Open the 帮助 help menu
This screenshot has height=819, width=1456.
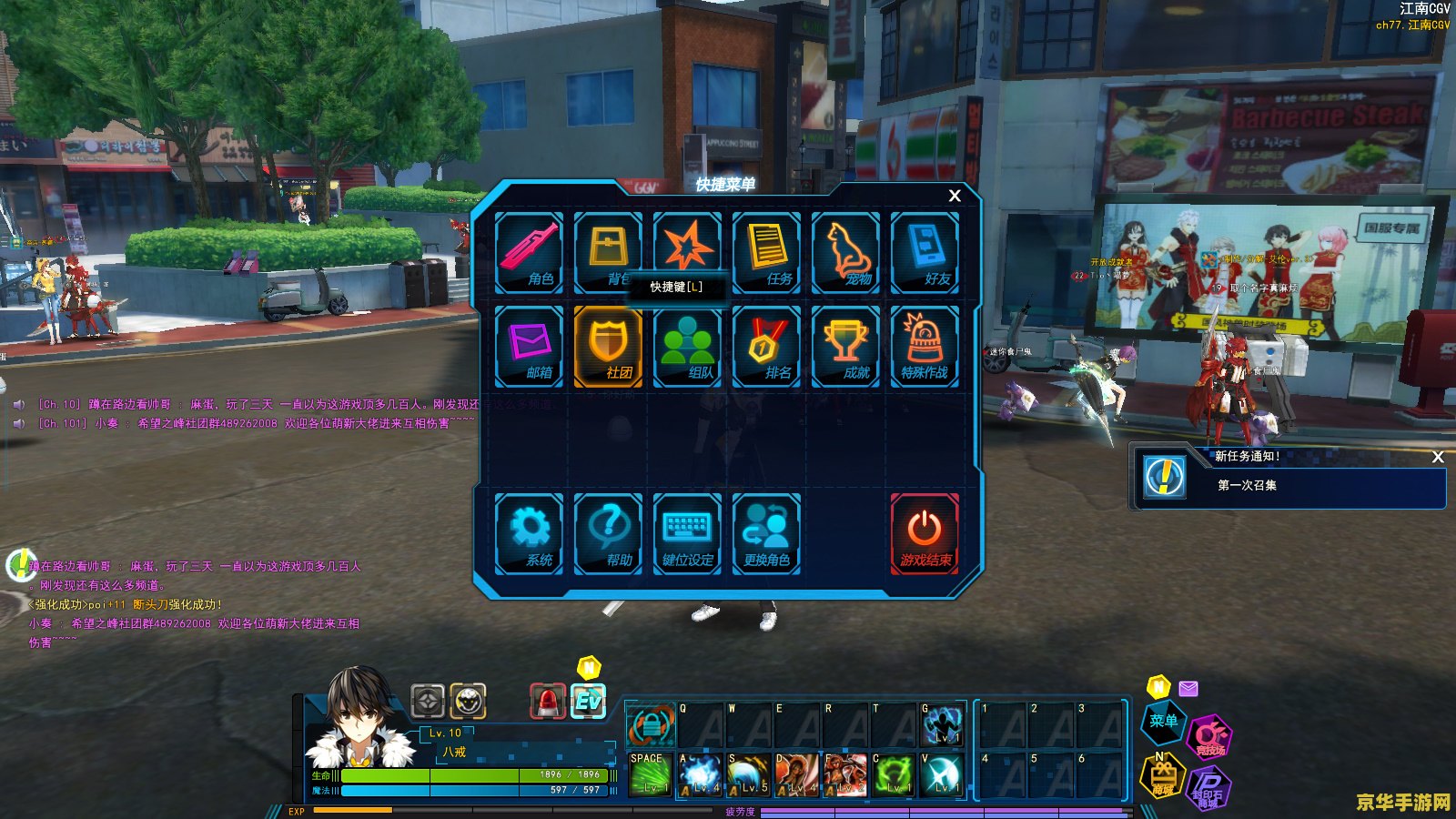tap(609, 534)
